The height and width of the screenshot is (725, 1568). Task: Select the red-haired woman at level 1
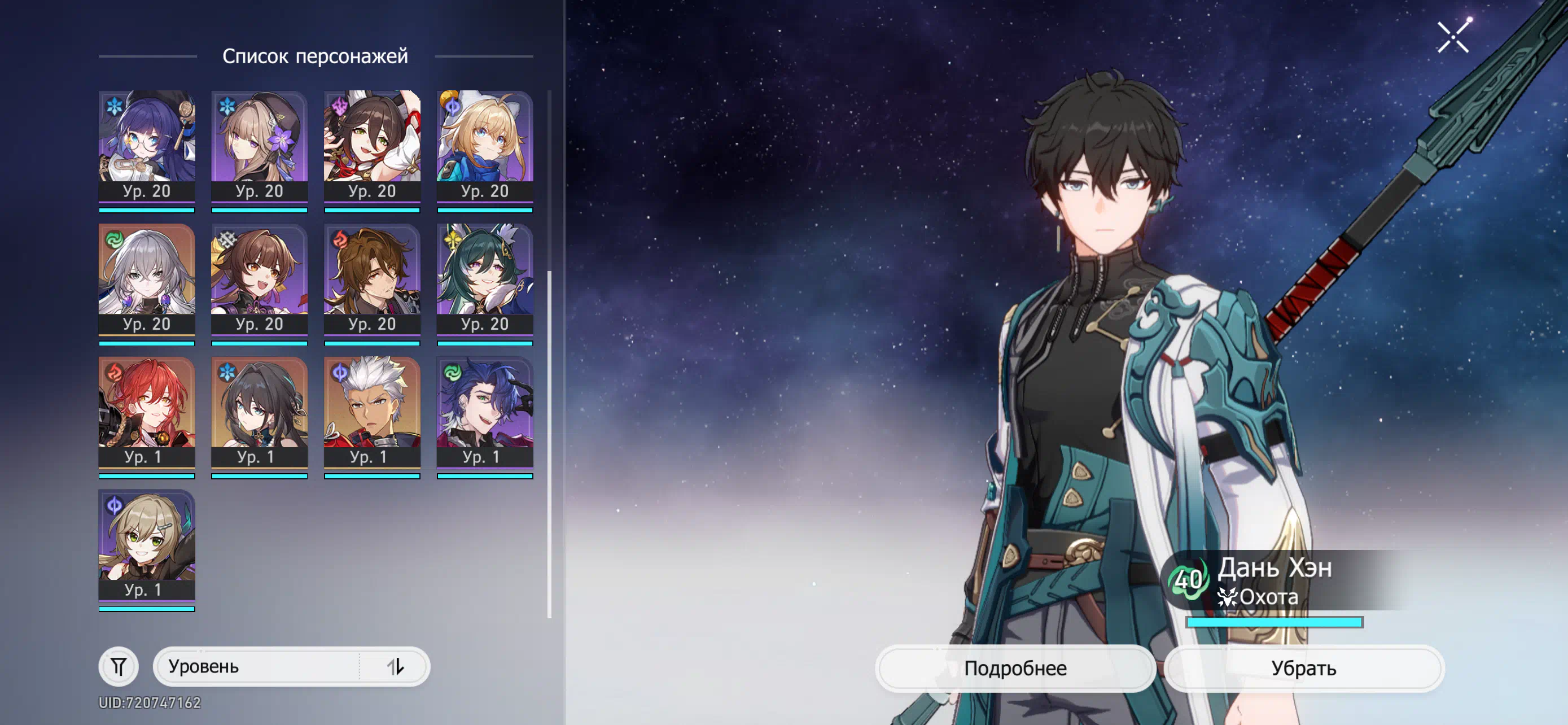click(x=147, y=412)
